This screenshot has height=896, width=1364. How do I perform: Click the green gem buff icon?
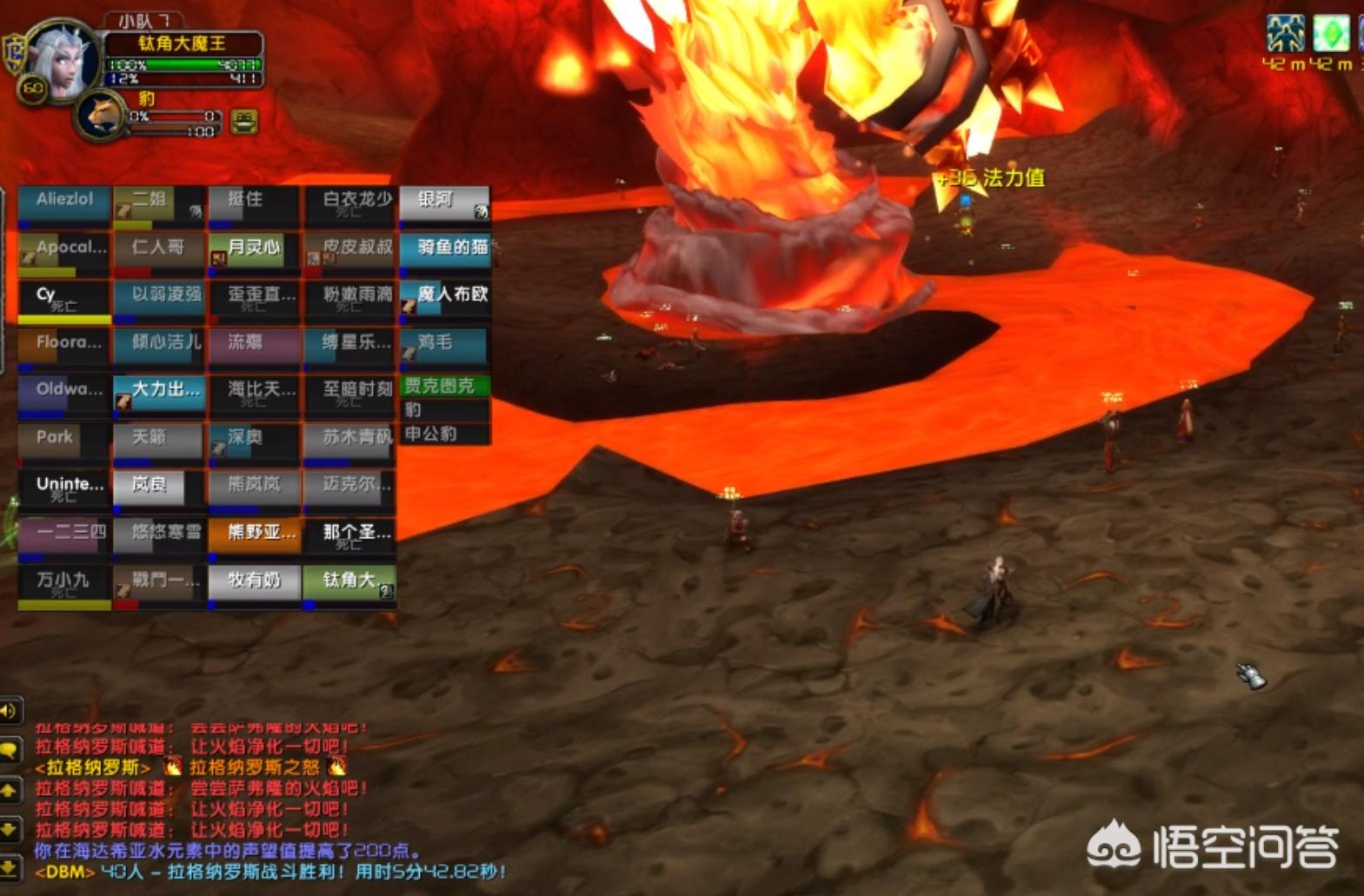(x=1330, y=35)
